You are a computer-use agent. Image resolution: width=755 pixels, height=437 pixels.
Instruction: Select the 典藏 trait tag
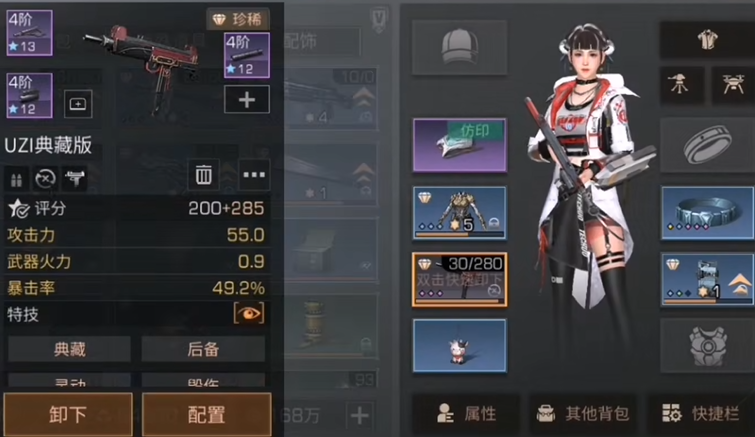69,349
